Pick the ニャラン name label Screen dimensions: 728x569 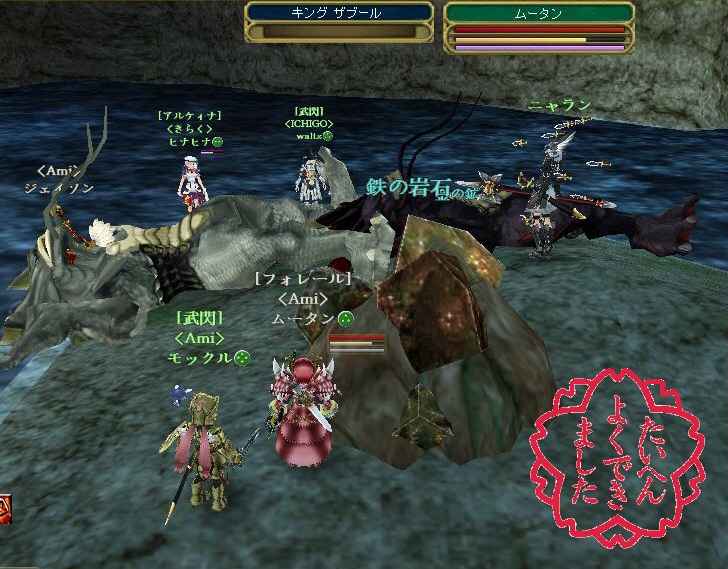tap(560, 105)
